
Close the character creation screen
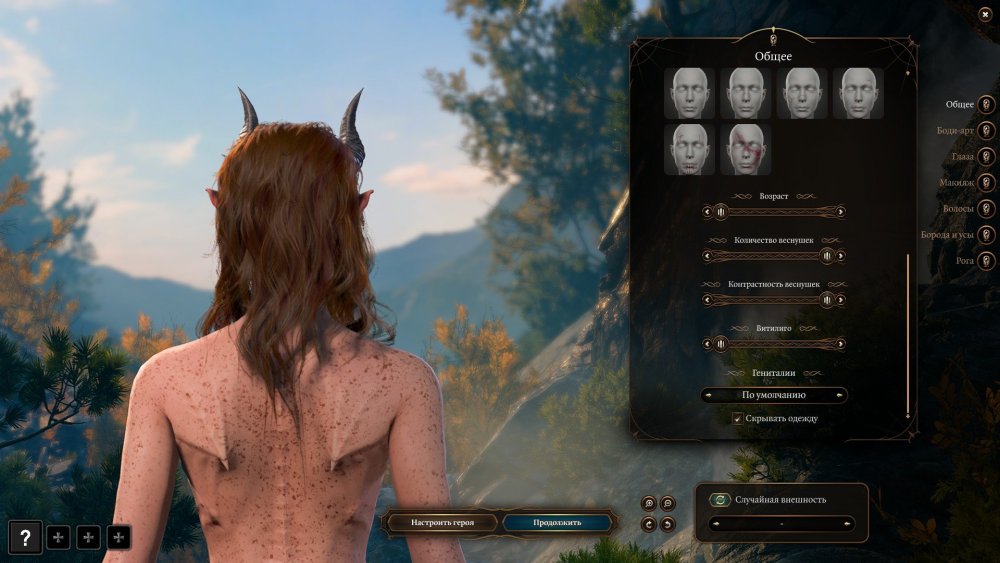985,13
